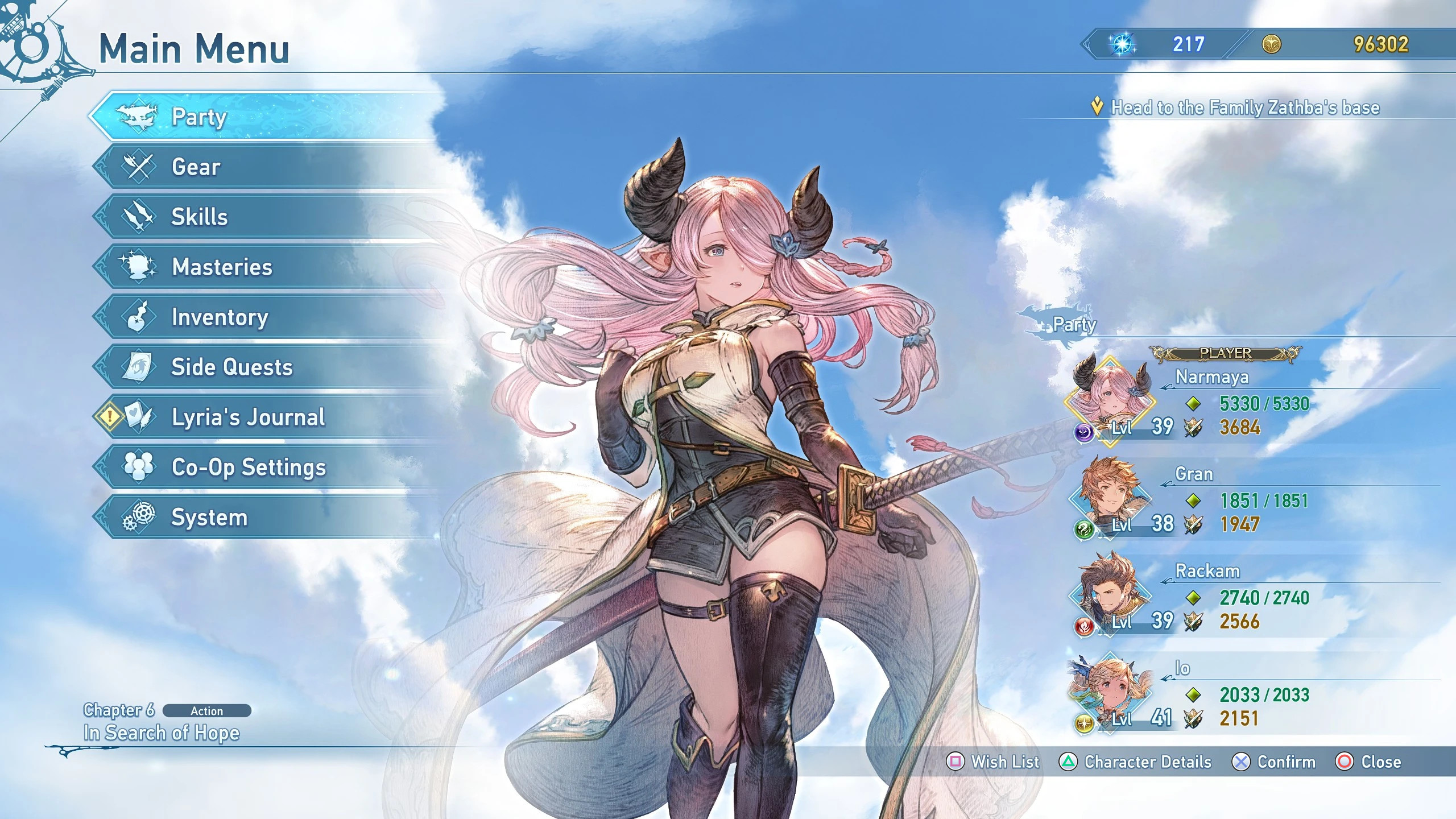Screen dimensions: 1456x819
Task: Click the yellow notification badge on Lyria's Journal
Action: (110, 416)
